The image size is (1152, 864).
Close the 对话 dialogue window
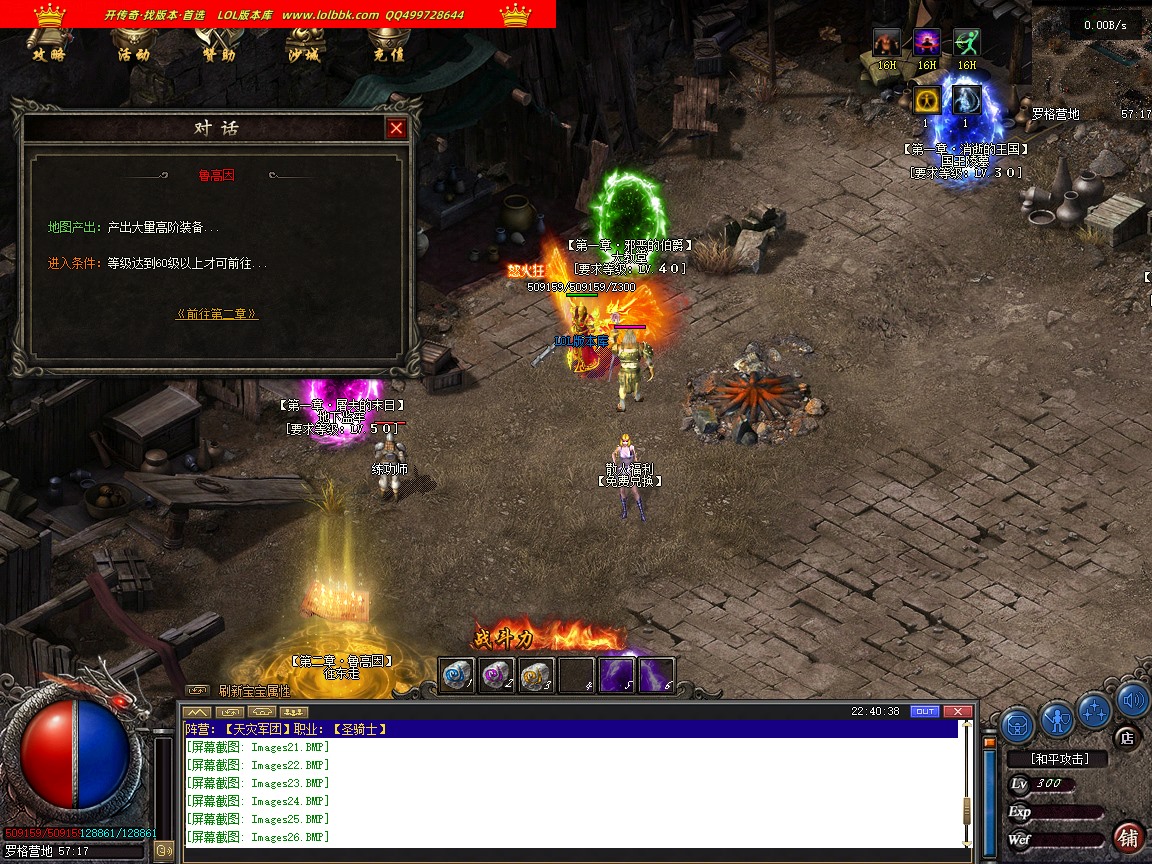tap(396, 128)
